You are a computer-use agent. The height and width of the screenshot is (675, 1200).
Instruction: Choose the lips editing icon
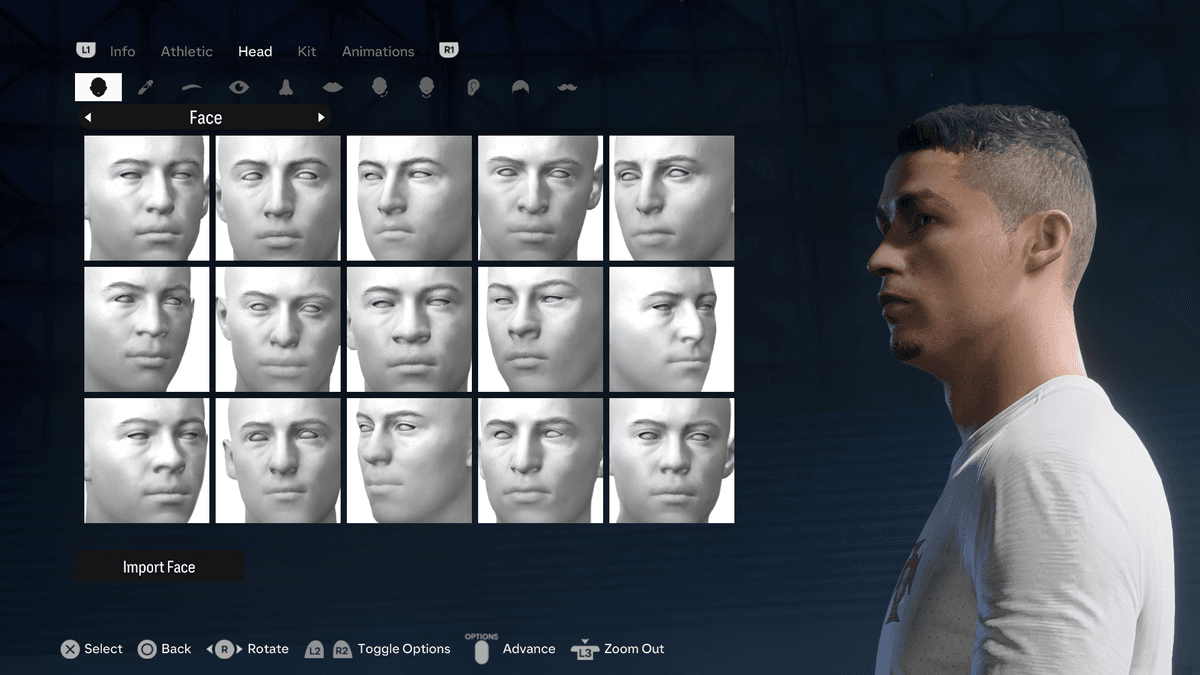tap(333, 87)
